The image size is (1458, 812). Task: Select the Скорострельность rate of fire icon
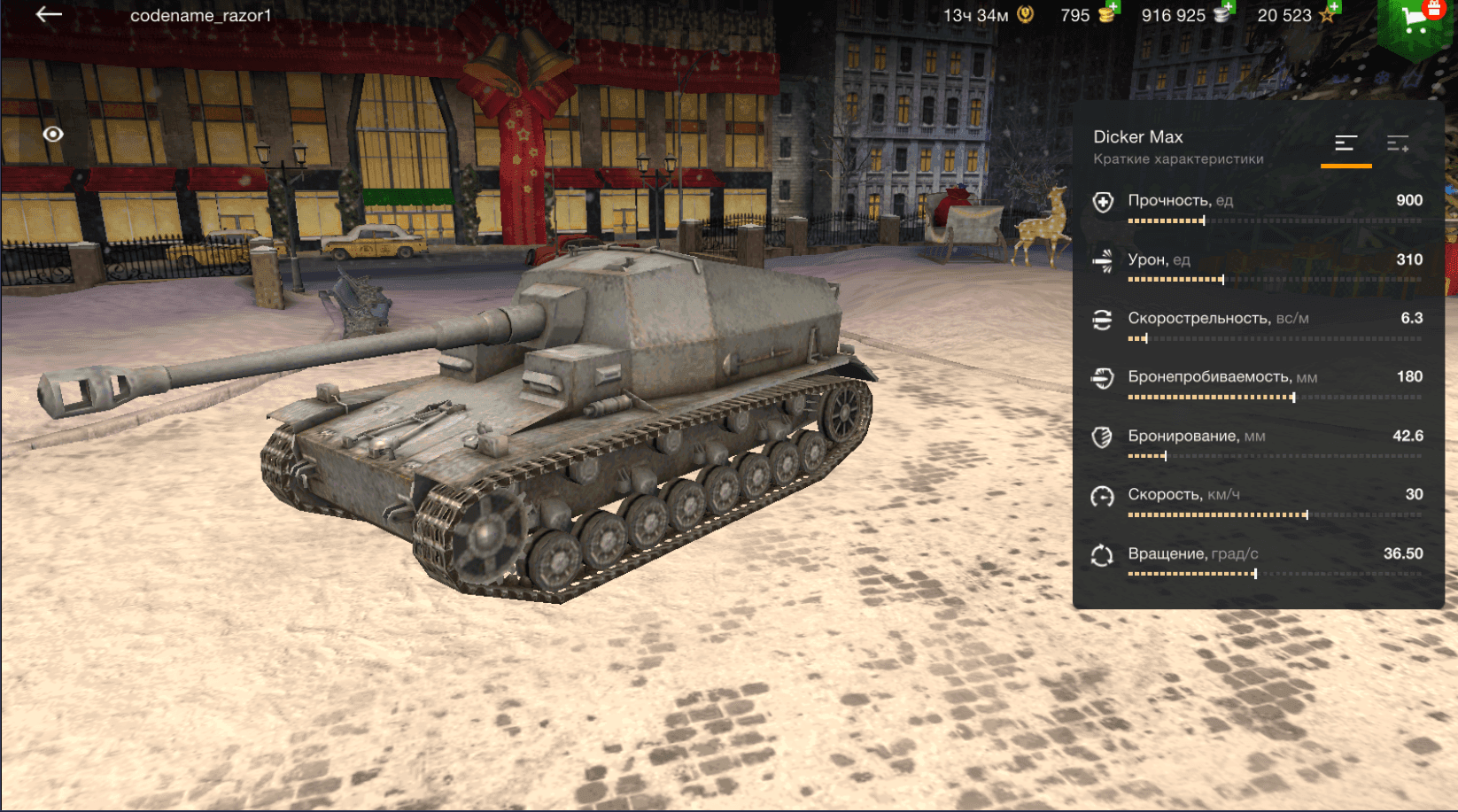1102,320
